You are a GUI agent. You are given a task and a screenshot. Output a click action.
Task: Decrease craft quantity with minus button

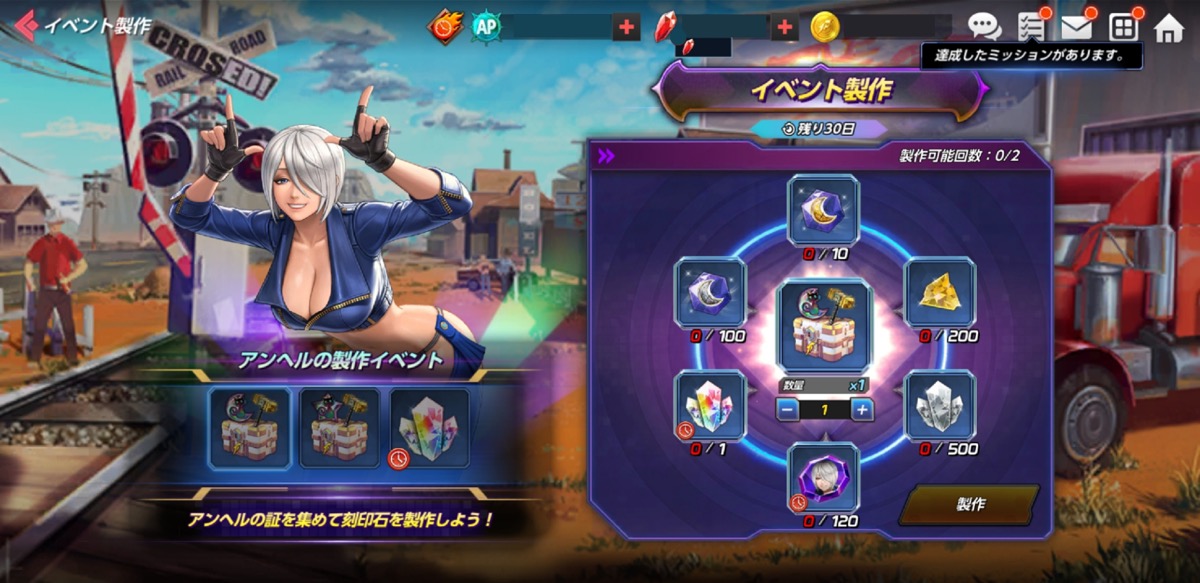788,409
